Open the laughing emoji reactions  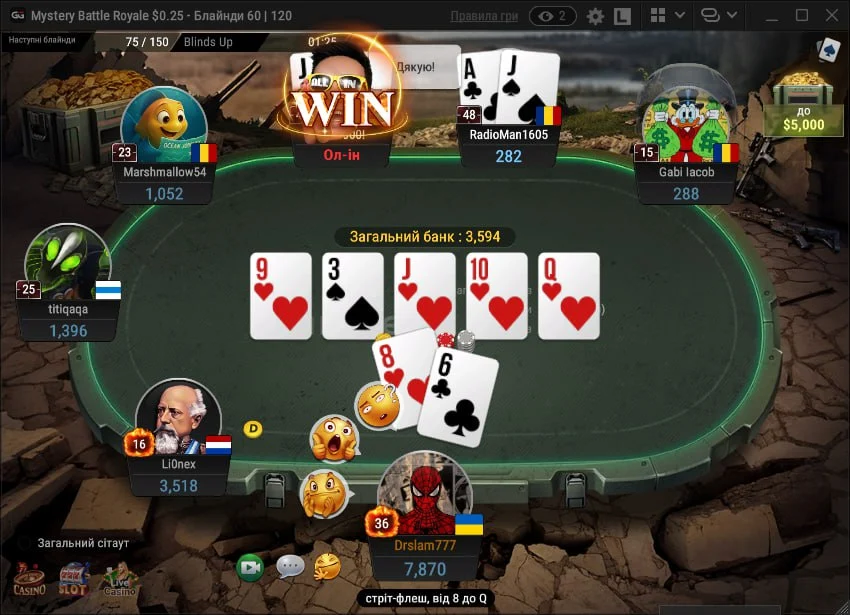click(327, 567)
